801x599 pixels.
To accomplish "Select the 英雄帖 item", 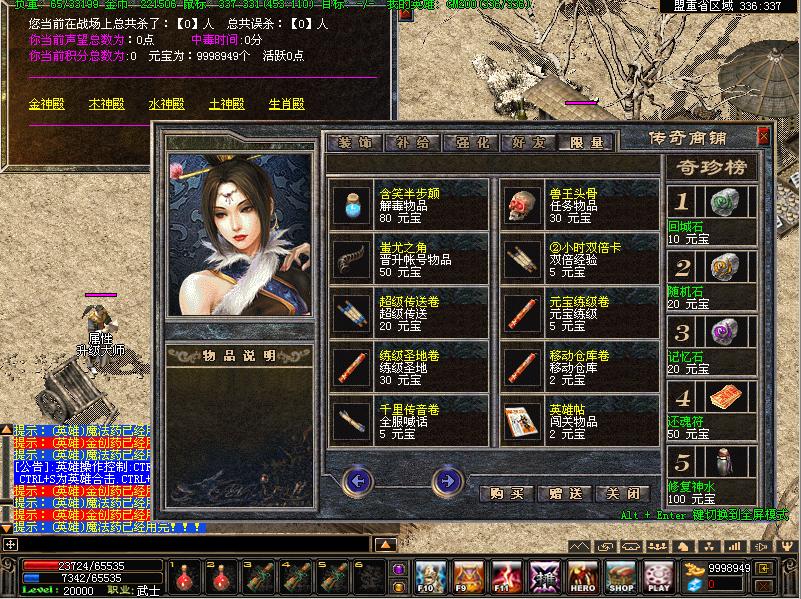I will tap(520, 422).
